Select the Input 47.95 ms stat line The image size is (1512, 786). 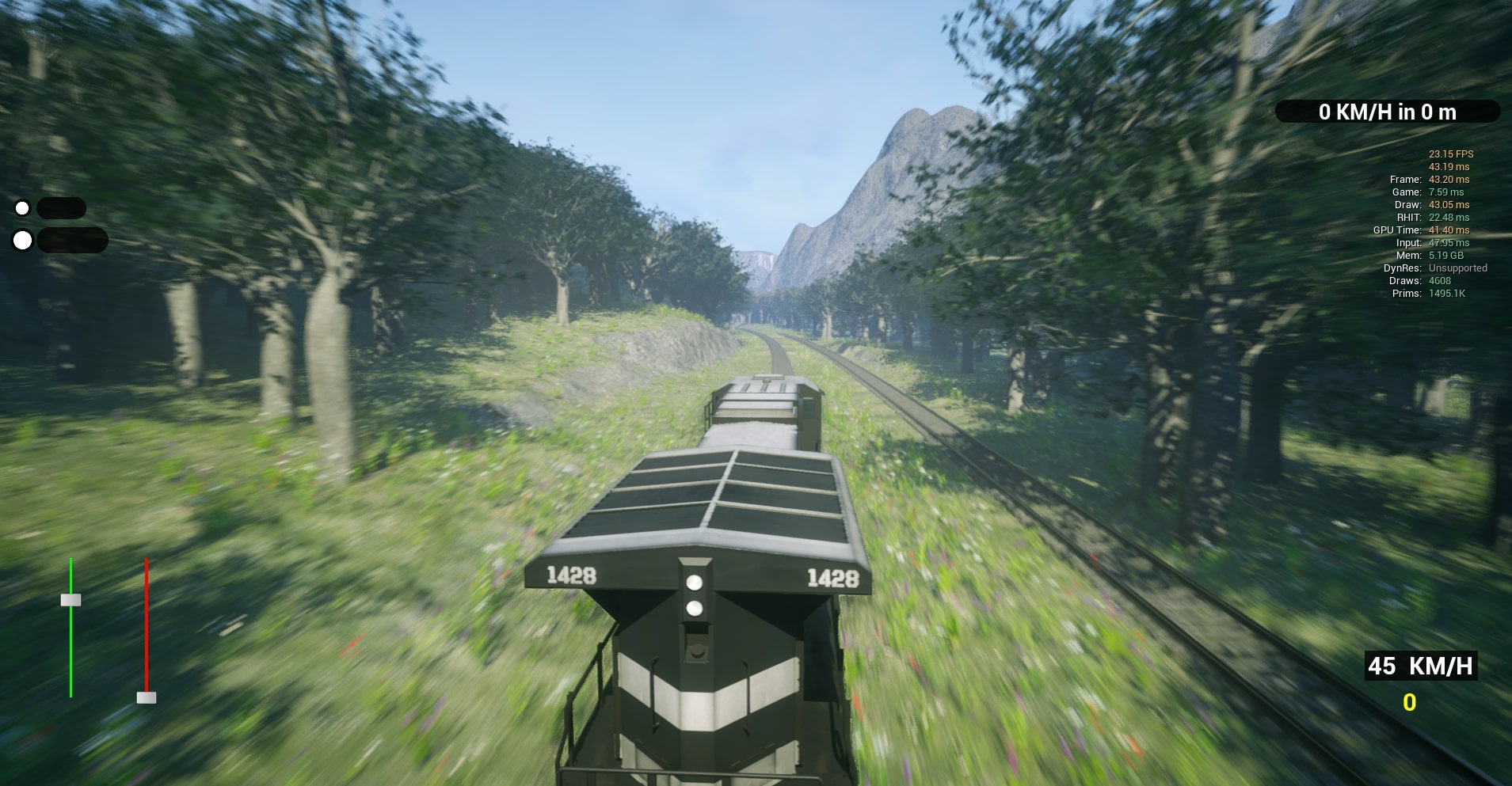coord(1433,243)
